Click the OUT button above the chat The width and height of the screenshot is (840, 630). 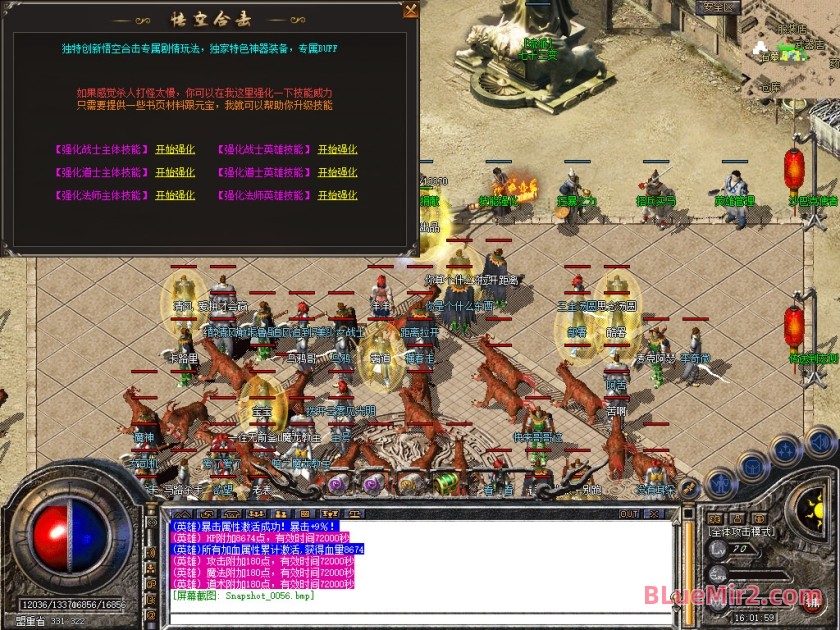point(629,514)
